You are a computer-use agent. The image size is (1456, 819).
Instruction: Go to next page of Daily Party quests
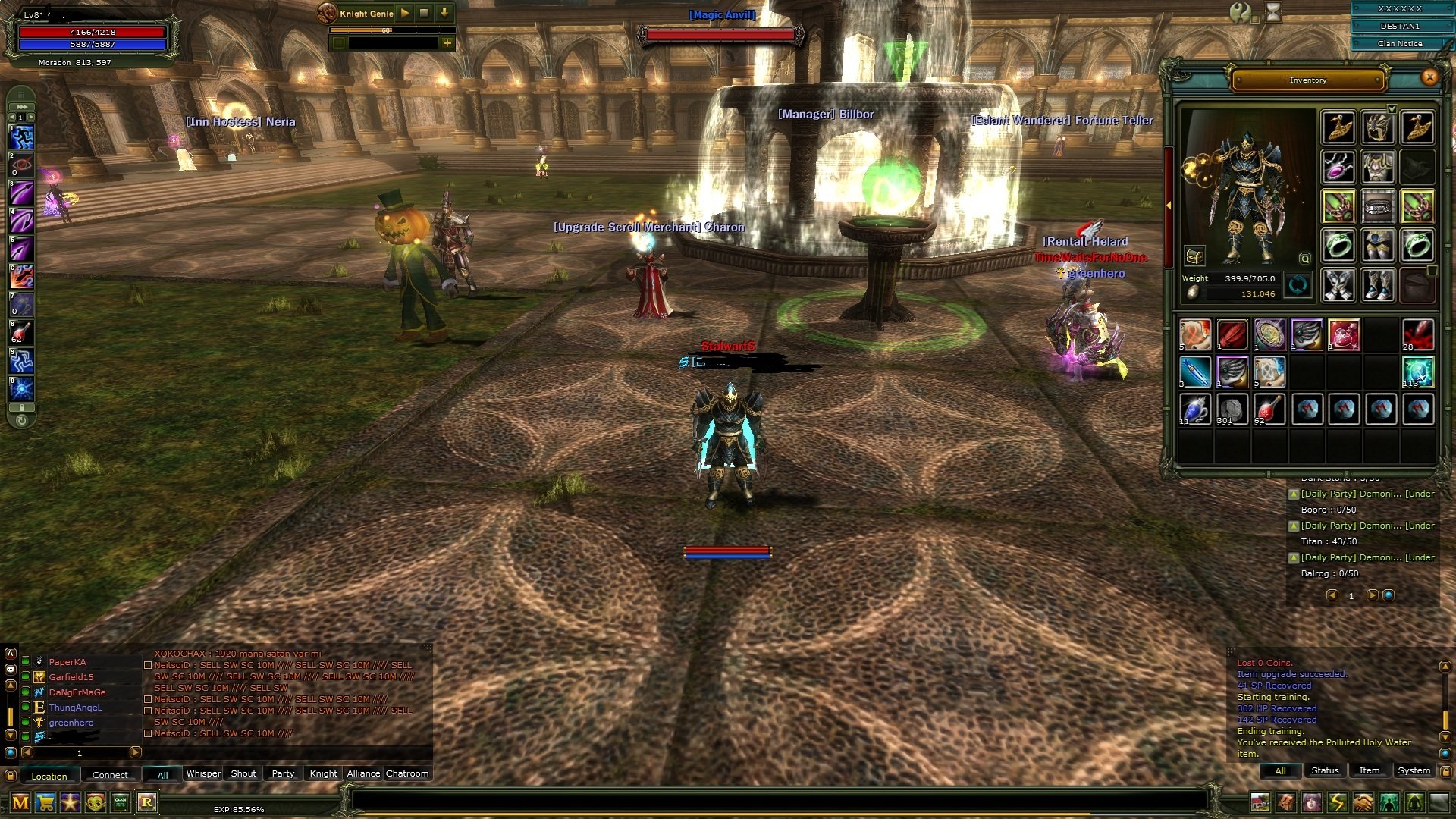coord(1372,595)
